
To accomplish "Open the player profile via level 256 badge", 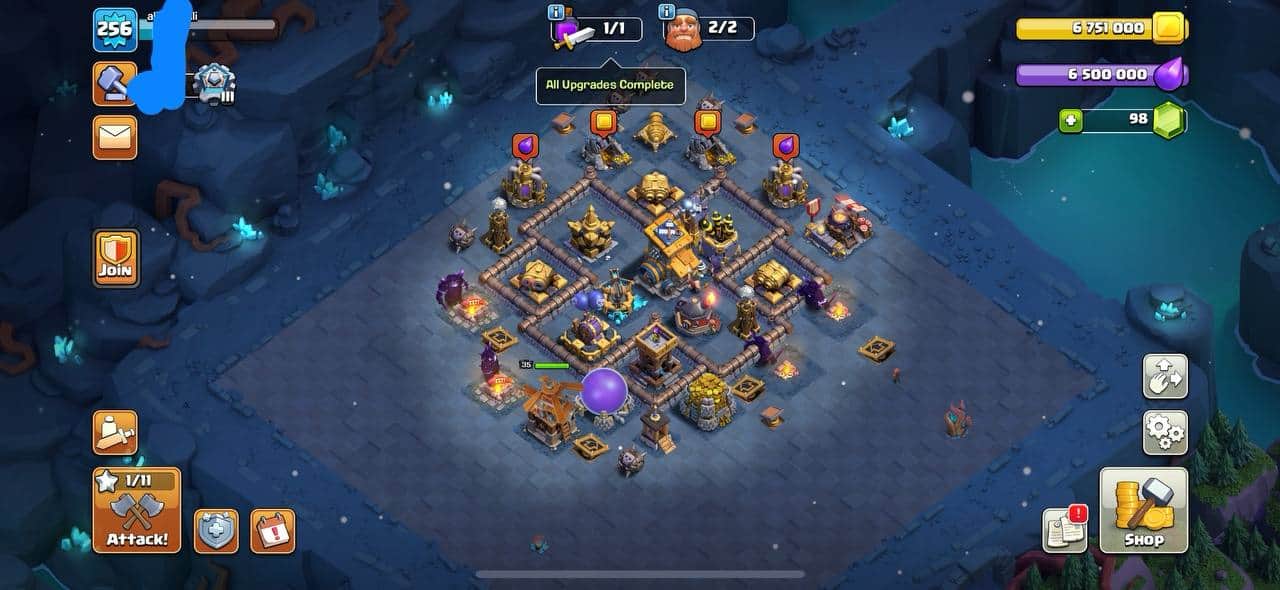I will 115,30.
